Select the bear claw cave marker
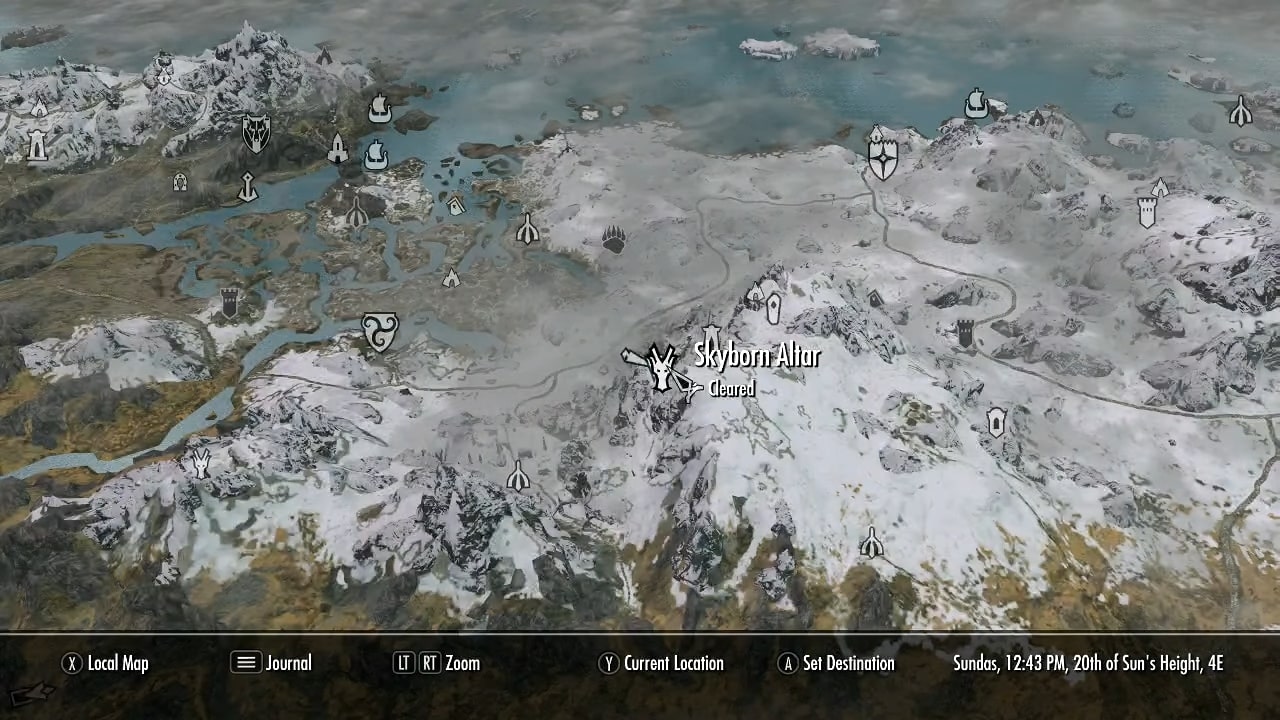Screen dimensions: 1280x720 [612, 238]
